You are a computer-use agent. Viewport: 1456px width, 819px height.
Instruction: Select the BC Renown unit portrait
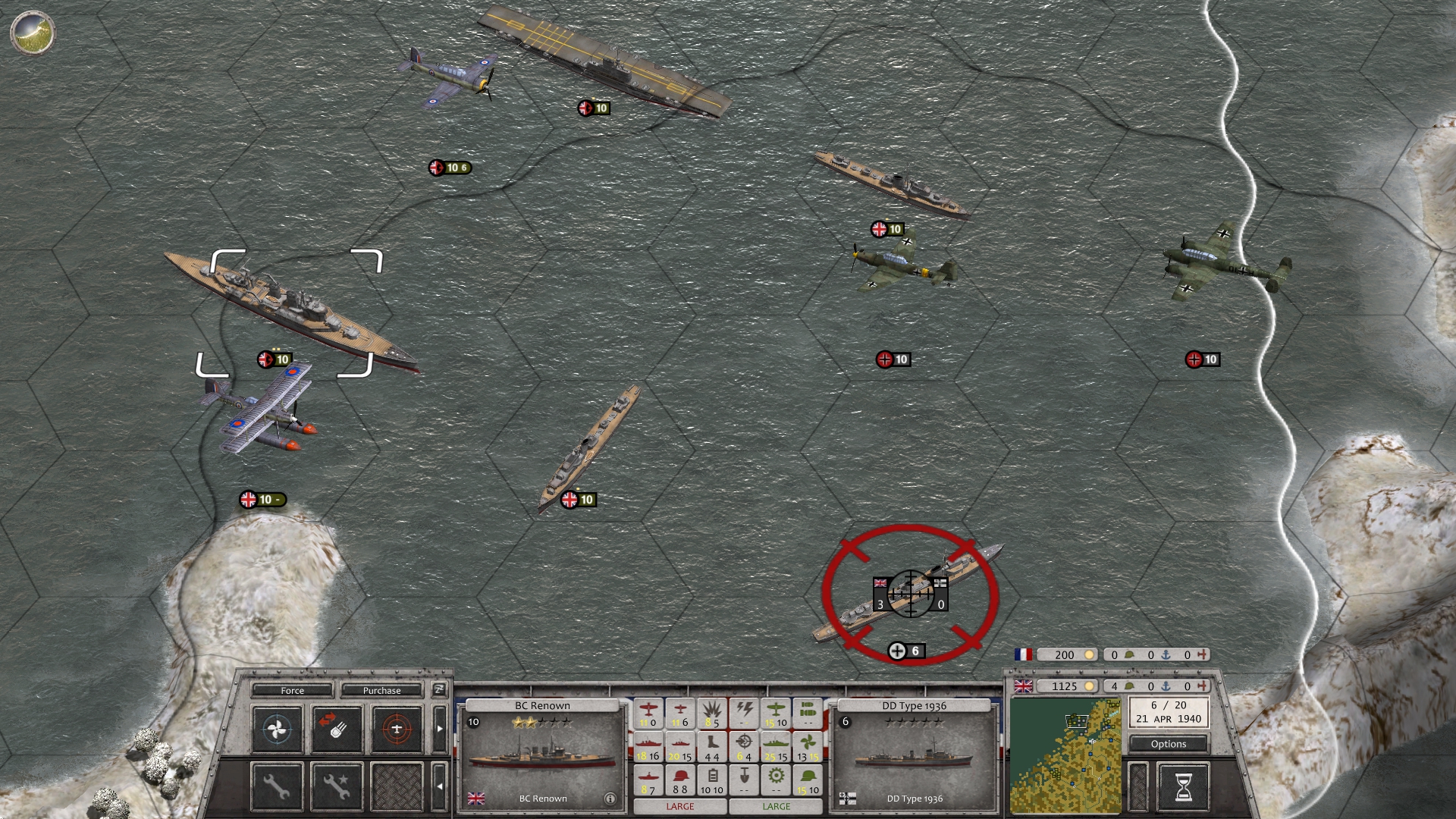541,755
